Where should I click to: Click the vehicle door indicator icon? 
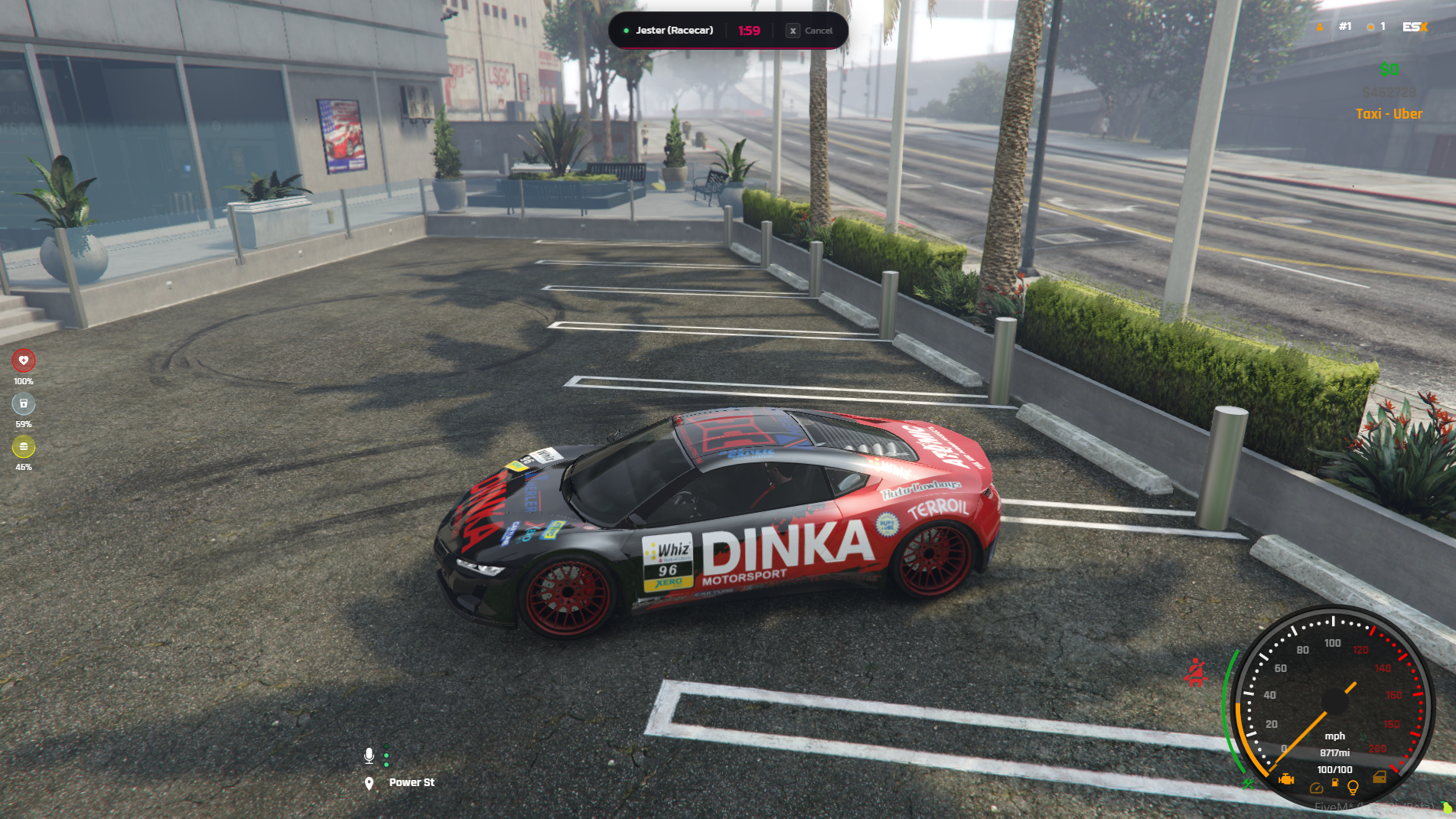click(x=1380, y=778)
